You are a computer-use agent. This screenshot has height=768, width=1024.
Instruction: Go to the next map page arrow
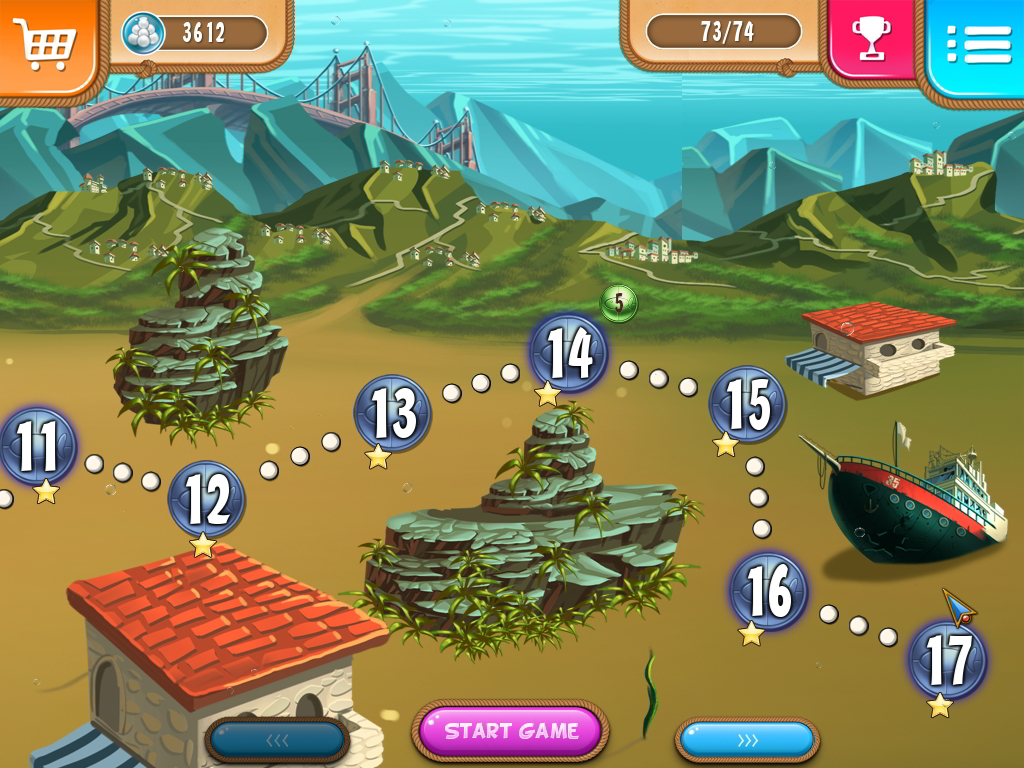[x=747, y=740]
